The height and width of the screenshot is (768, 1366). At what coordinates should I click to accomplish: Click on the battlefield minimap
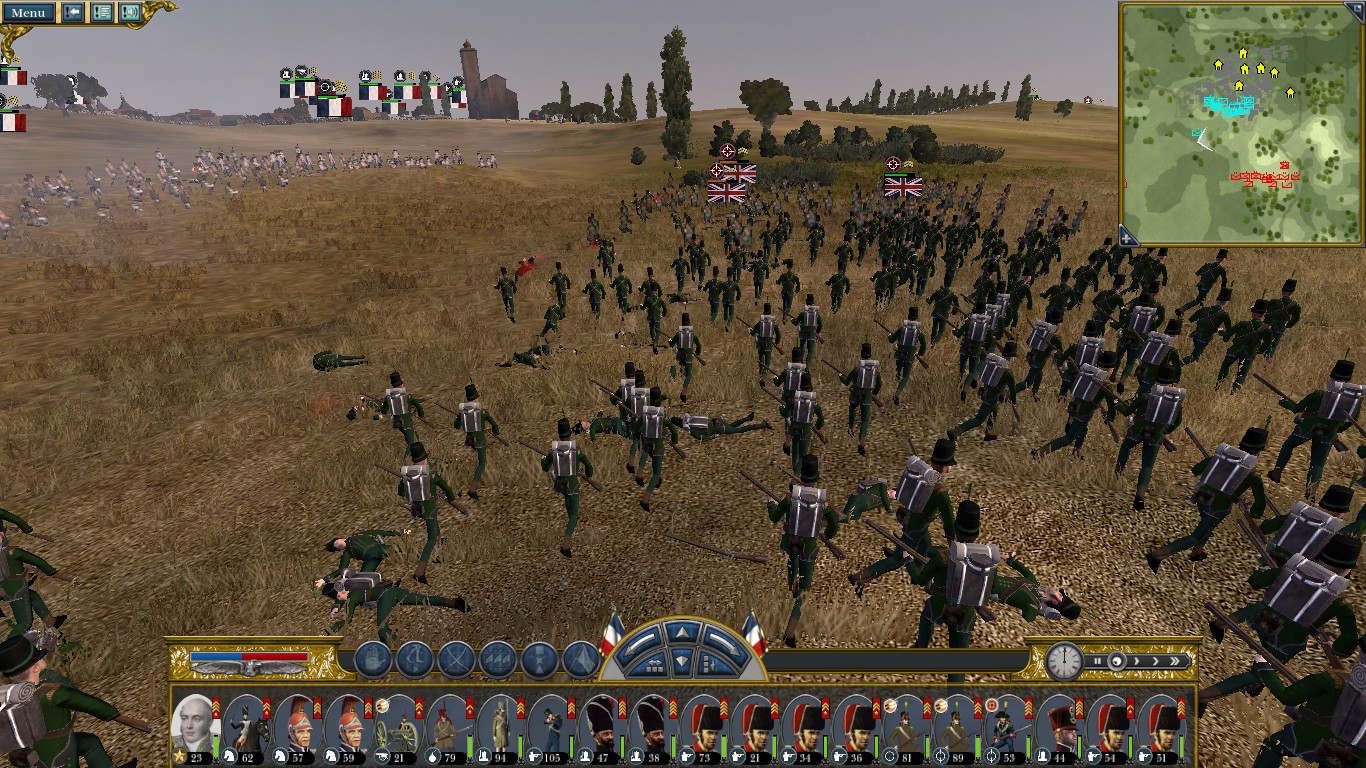(x=1241, y=120)
